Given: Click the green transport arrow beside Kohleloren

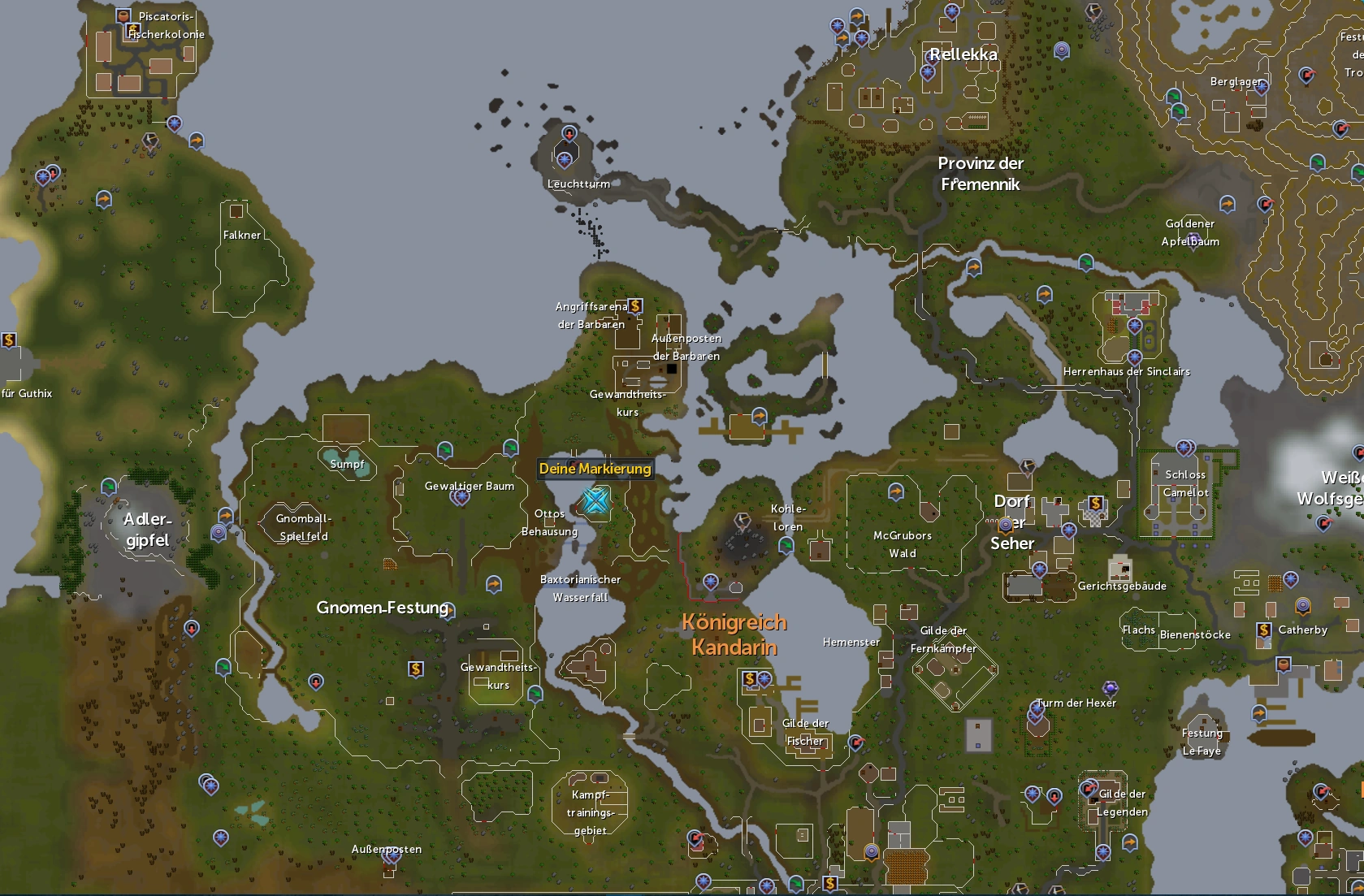Looking at the screenshot, I should (x=787, y=545).
